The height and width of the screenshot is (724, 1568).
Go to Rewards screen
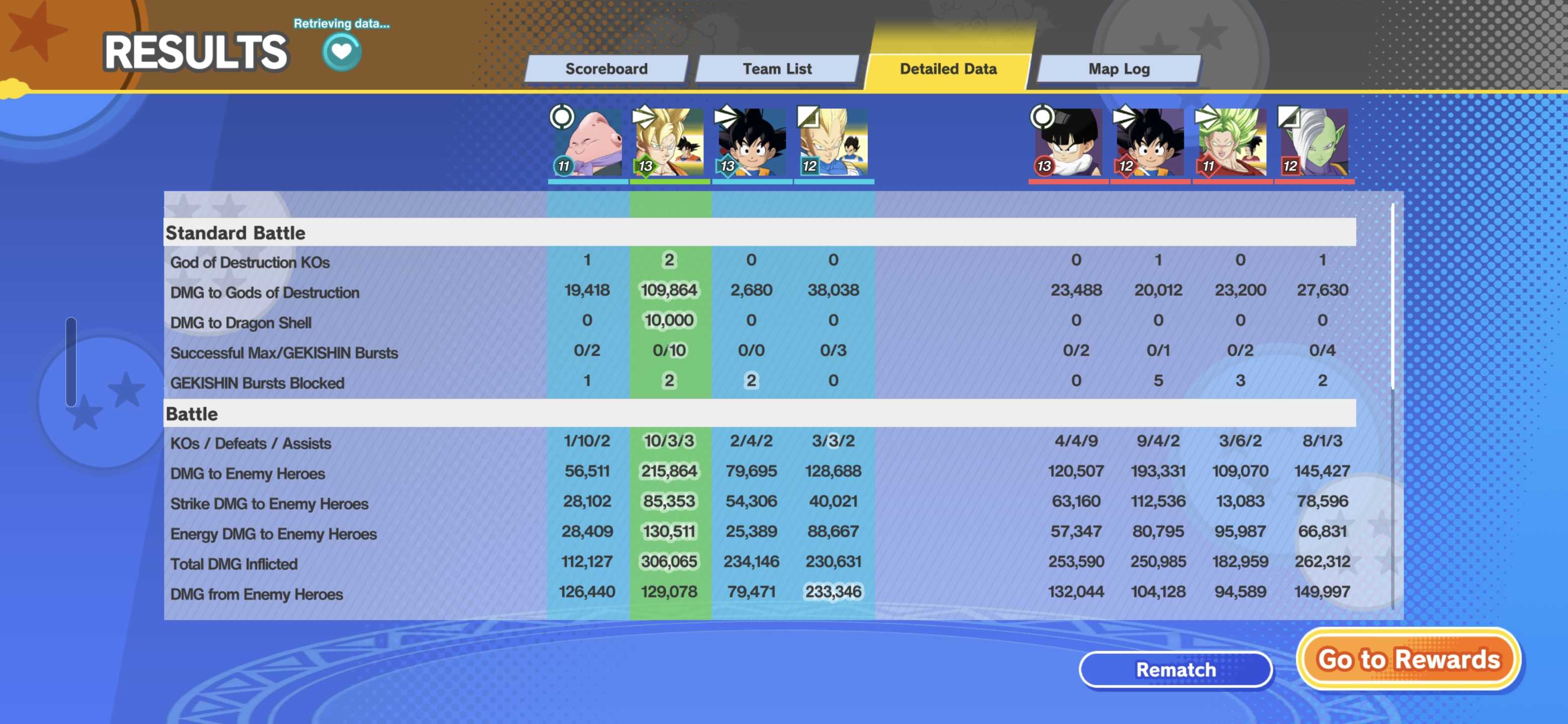coord(1409,660)
